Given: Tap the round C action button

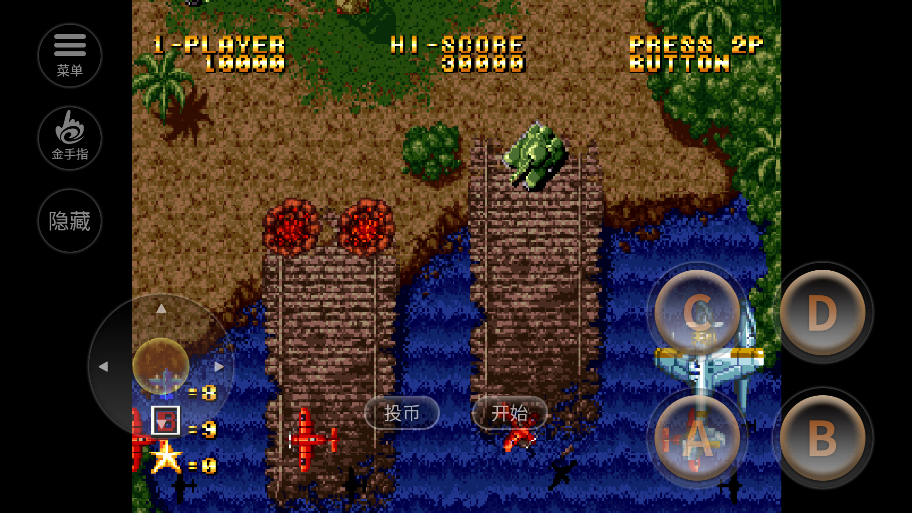Looking at the screenshot, I should 697,313.
